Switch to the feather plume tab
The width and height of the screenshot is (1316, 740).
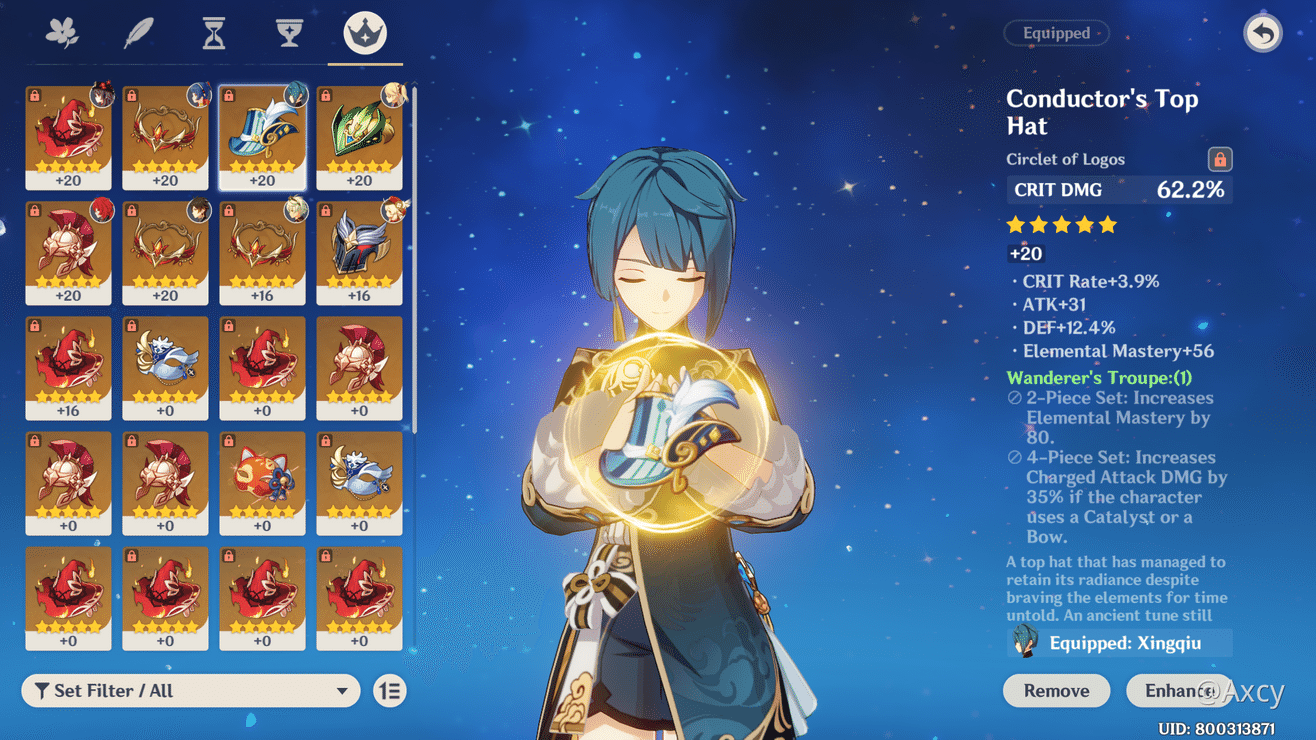click(x=138, y=33)
